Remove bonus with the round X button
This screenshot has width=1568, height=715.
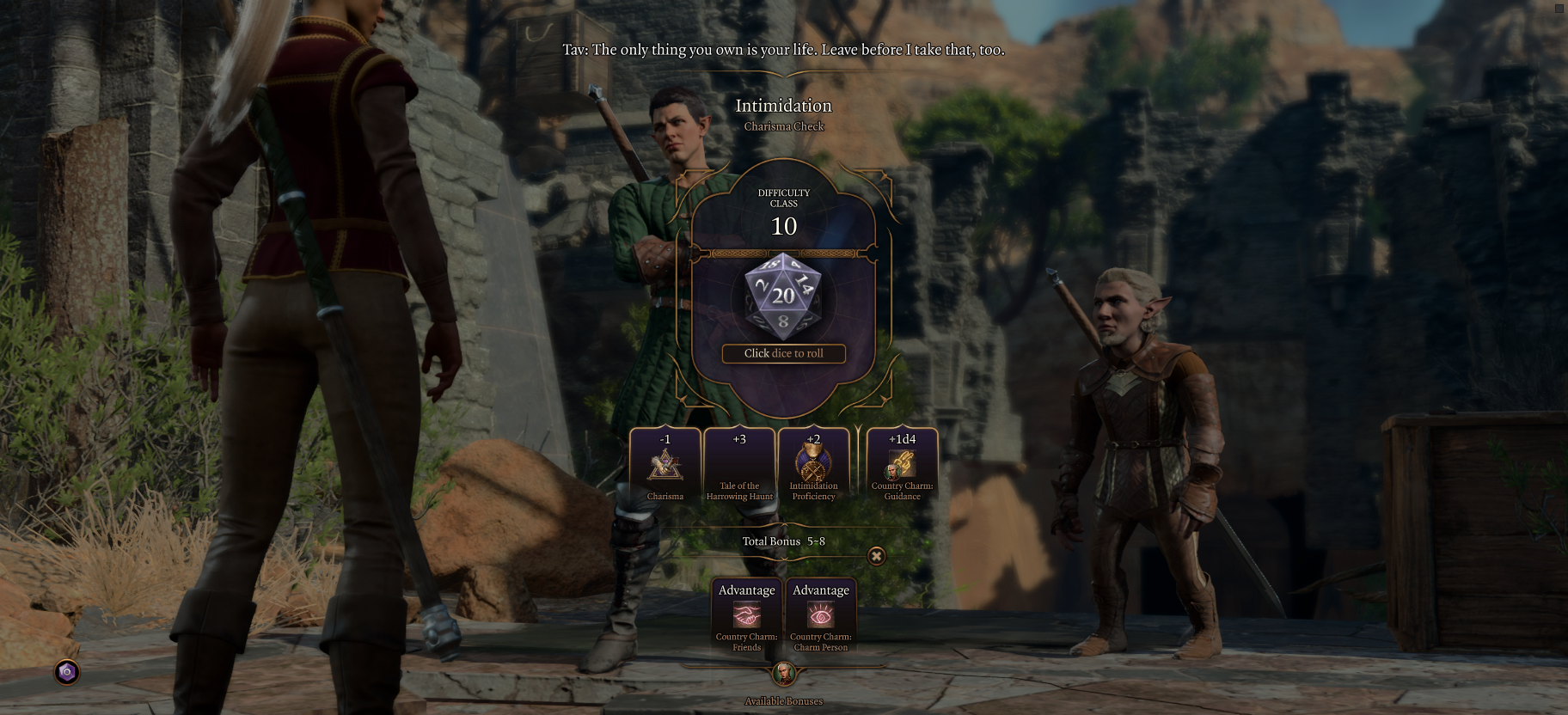click(876, 556)
